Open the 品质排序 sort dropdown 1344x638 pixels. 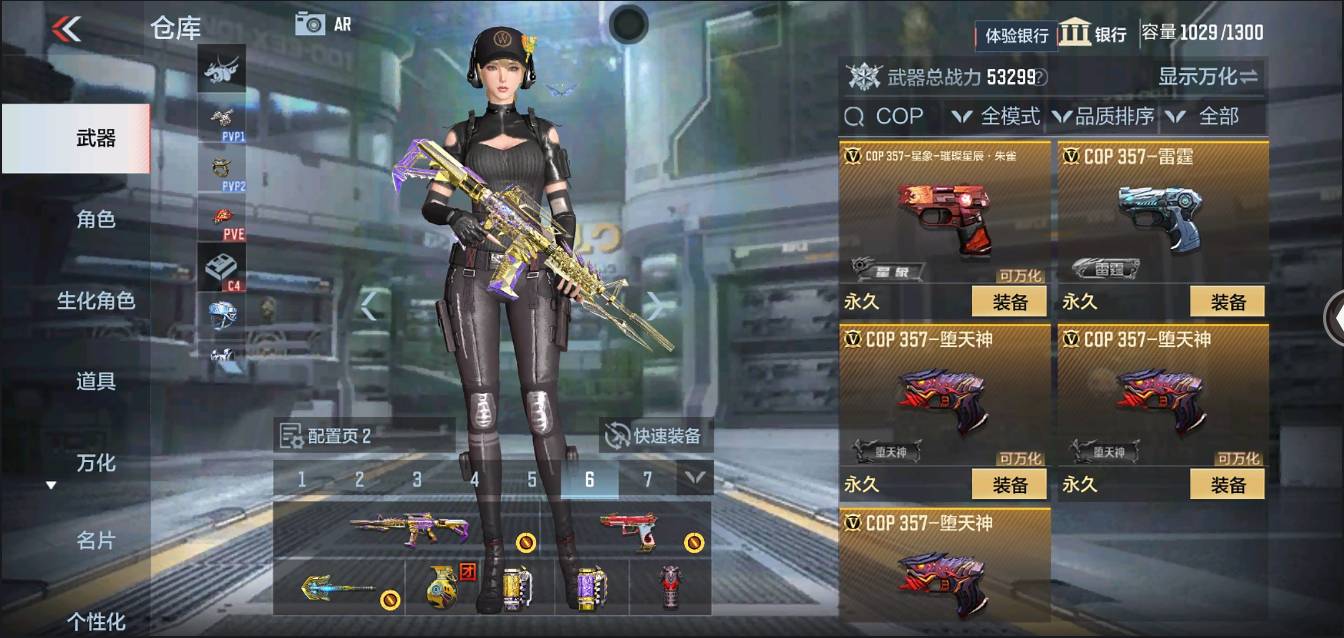pos(1103,116)
